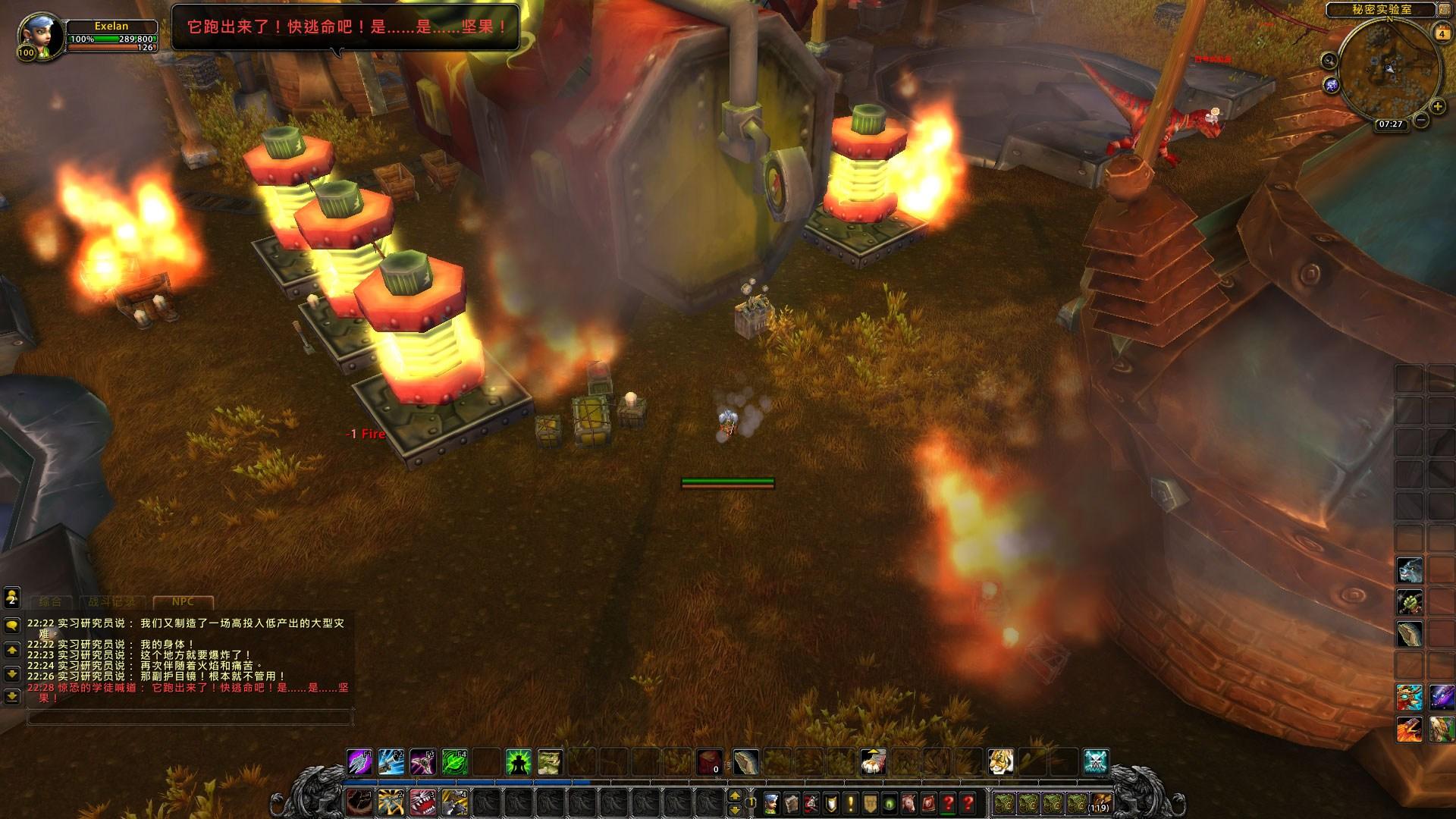Screen dimensions: 1456x819
Task: Open the character info micro button
Action: pos(772,802)
